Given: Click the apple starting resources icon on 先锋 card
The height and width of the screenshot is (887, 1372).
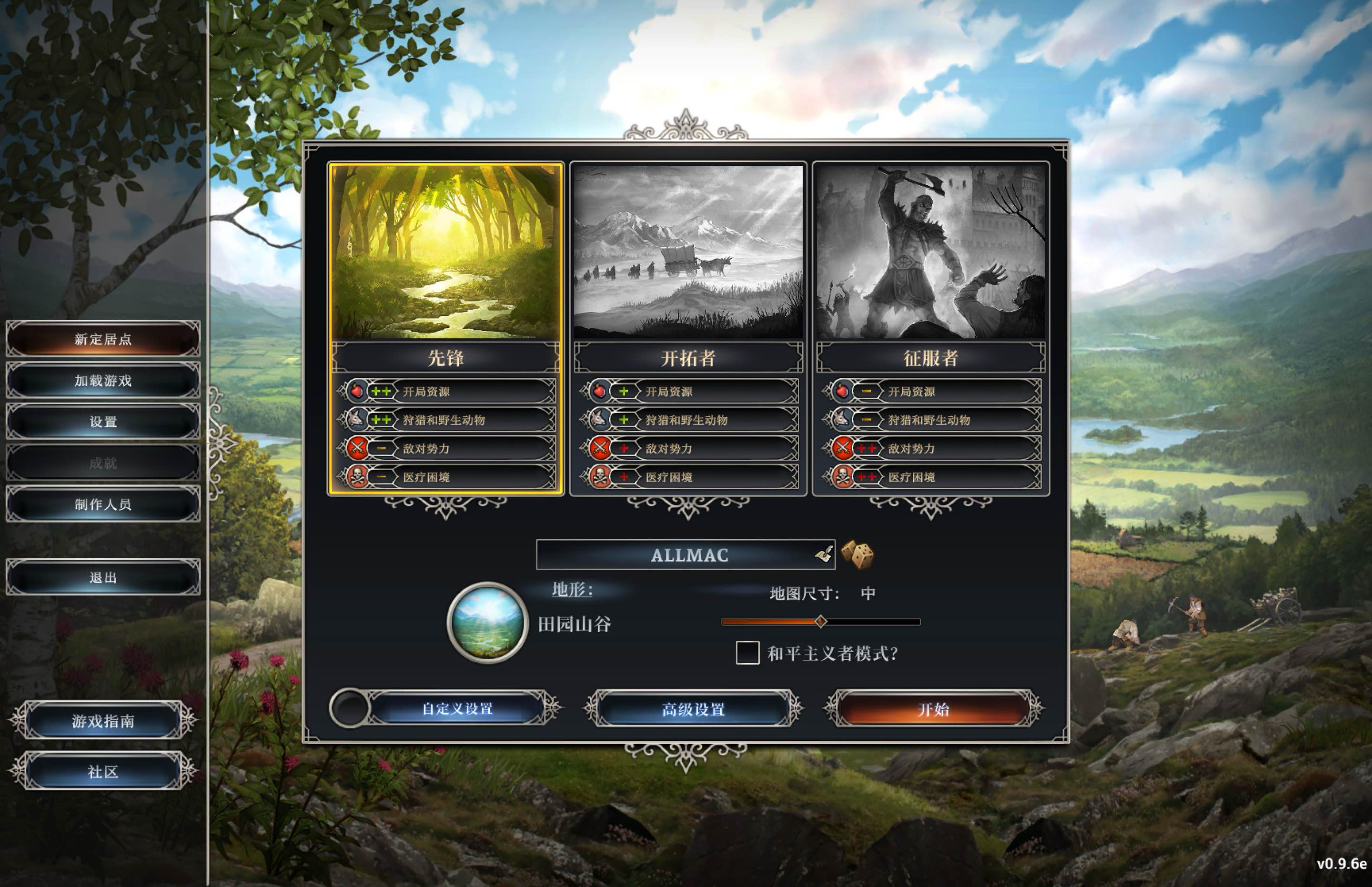Looking at the screenshot, I should [358, 391].
